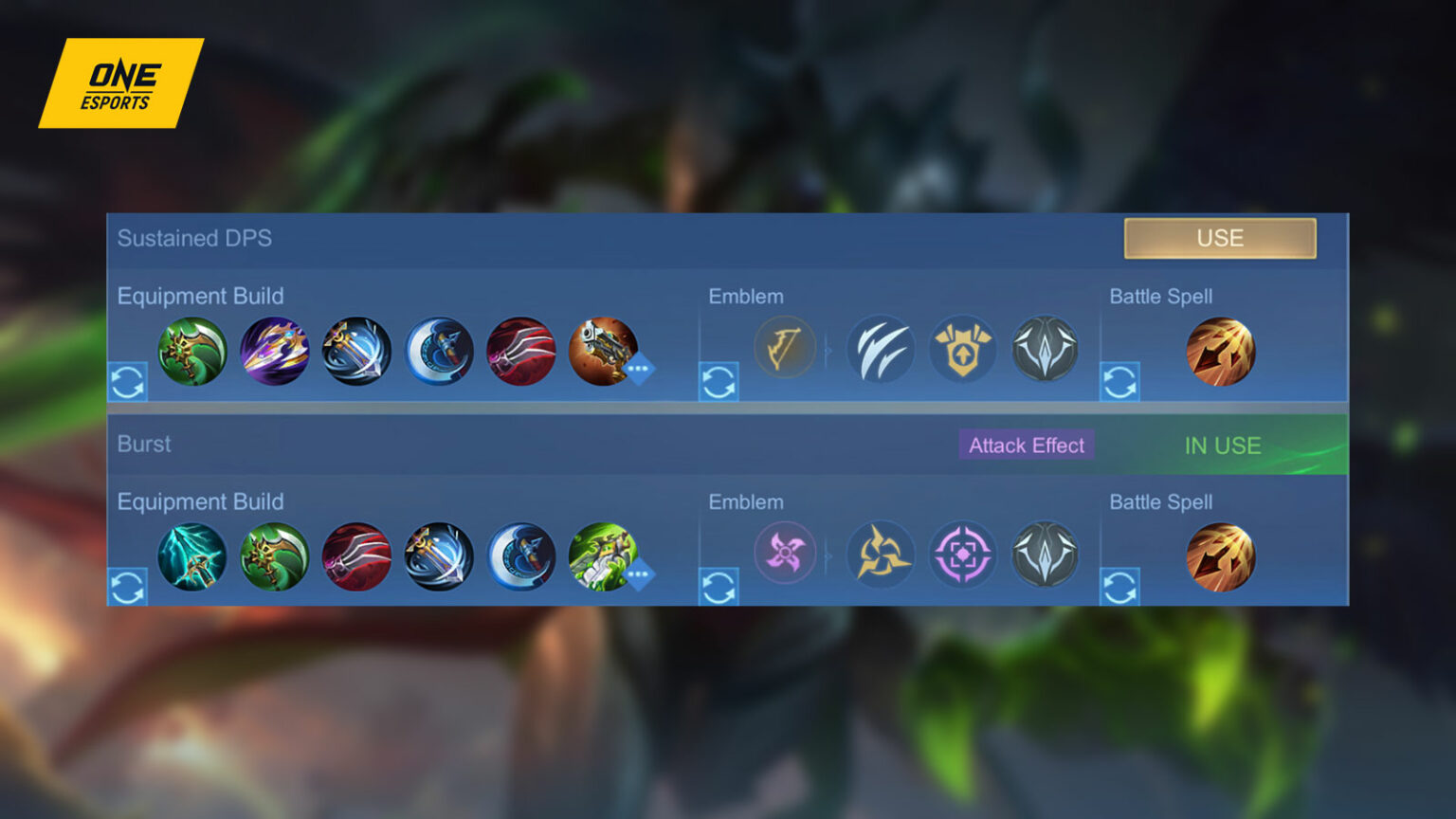Select the purple blade item in Sustained DPS build
The width and height of the screenshot is (1456, 819).
(x=273, y=351)
